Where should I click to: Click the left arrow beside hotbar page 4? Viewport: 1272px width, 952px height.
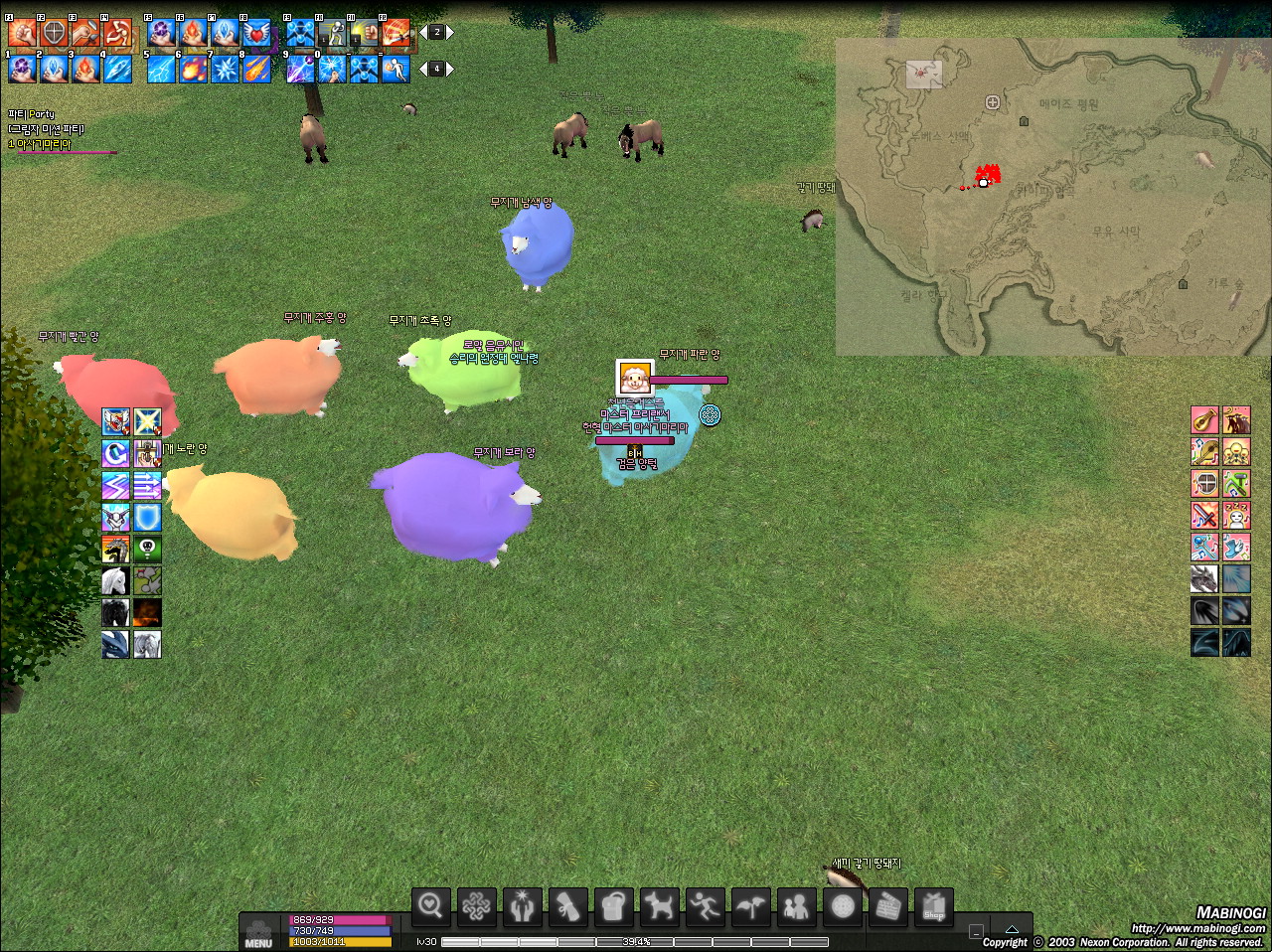coord(422,68)
